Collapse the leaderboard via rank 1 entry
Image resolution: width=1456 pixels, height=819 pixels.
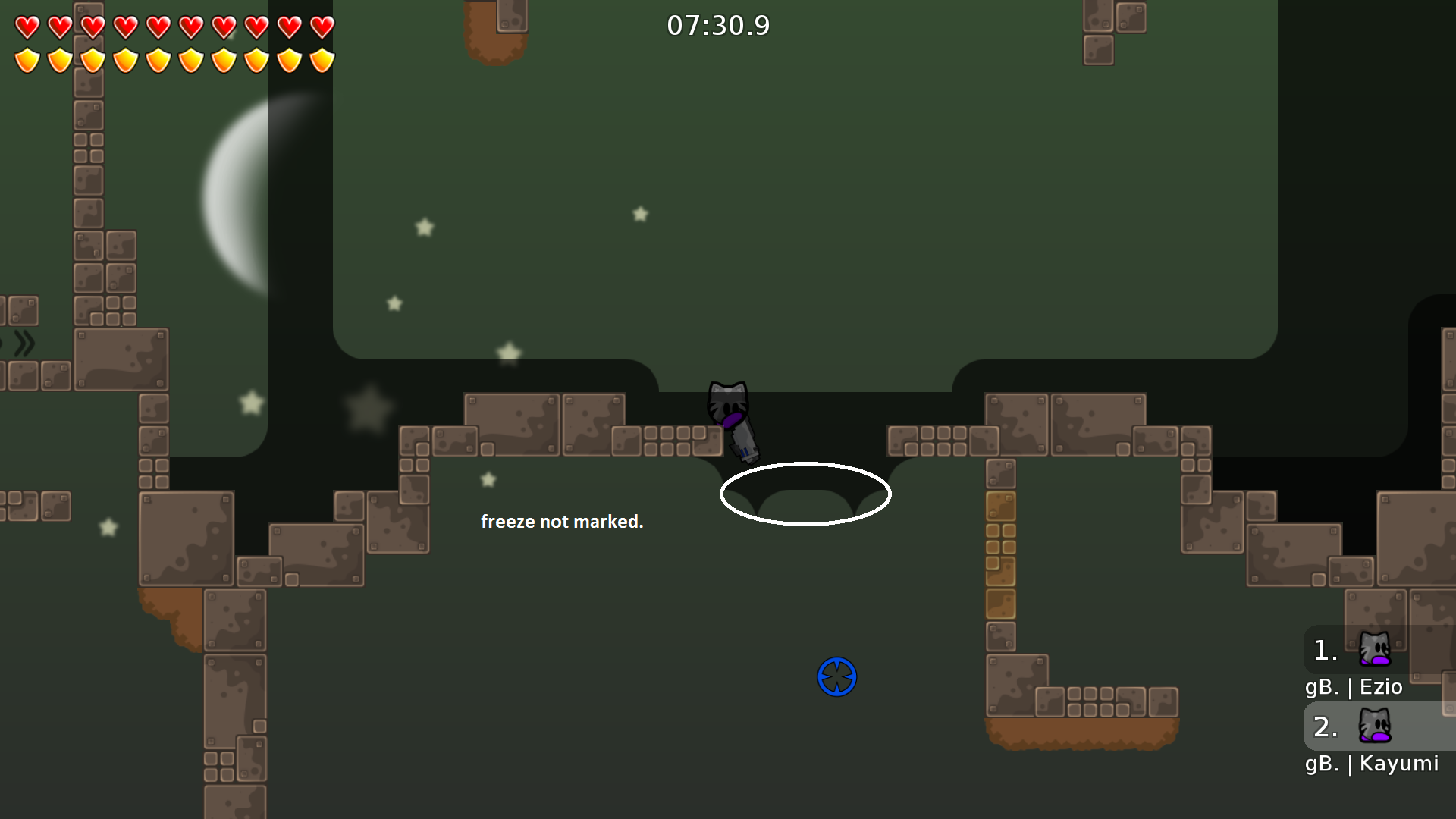1323,650
